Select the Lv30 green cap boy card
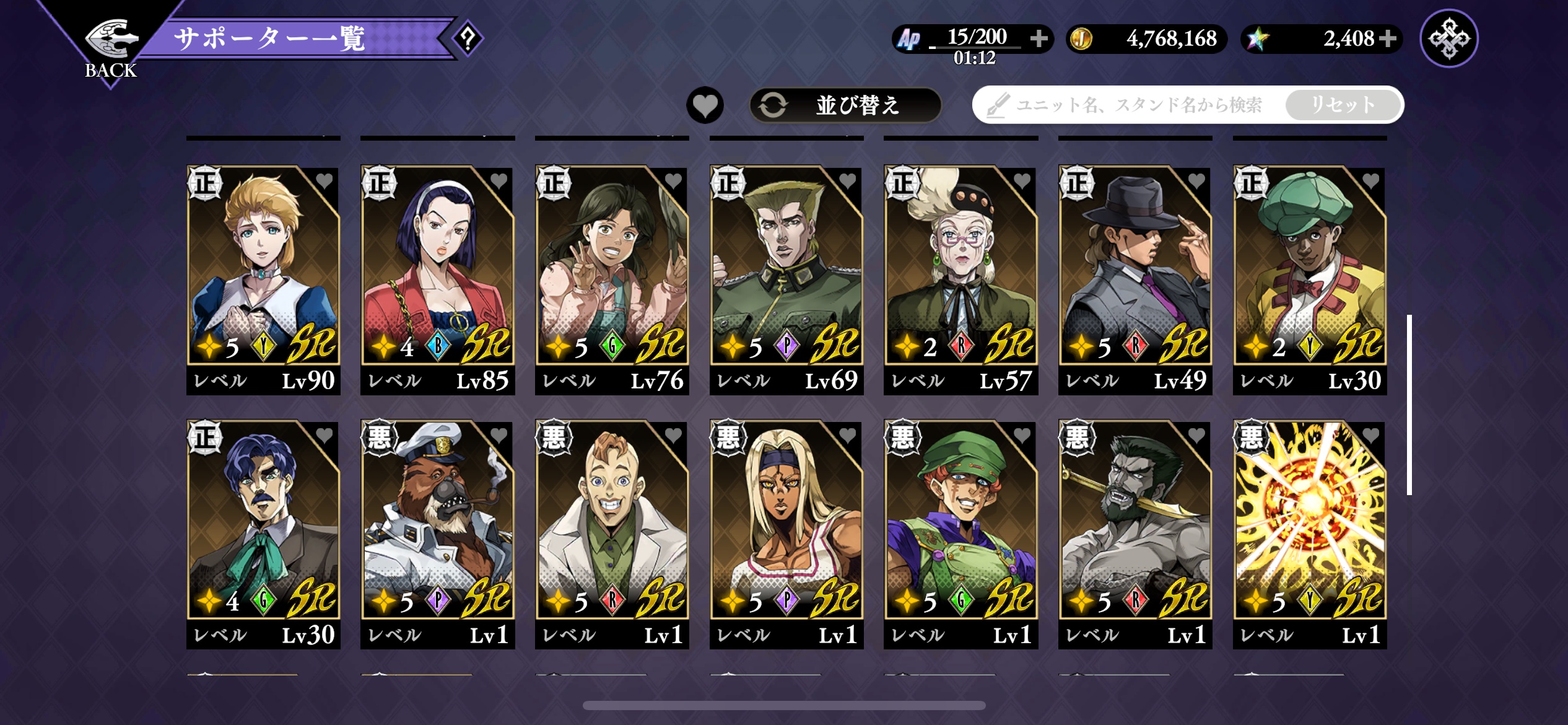The width and height of the screenshot is (1568, 725). [x=1310, y=279]
